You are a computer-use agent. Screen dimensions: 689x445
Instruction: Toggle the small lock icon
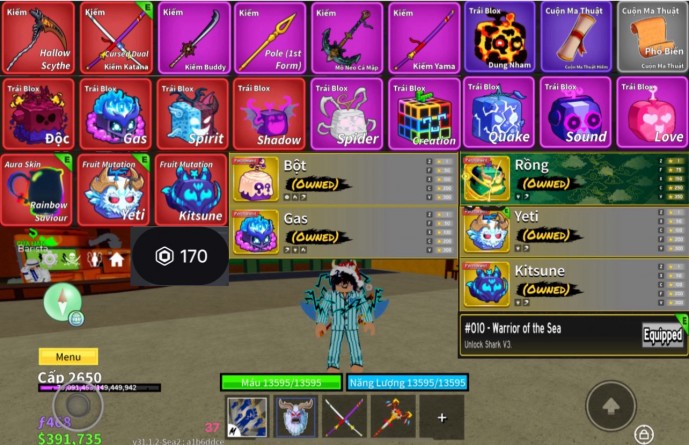tap(643, 434)
